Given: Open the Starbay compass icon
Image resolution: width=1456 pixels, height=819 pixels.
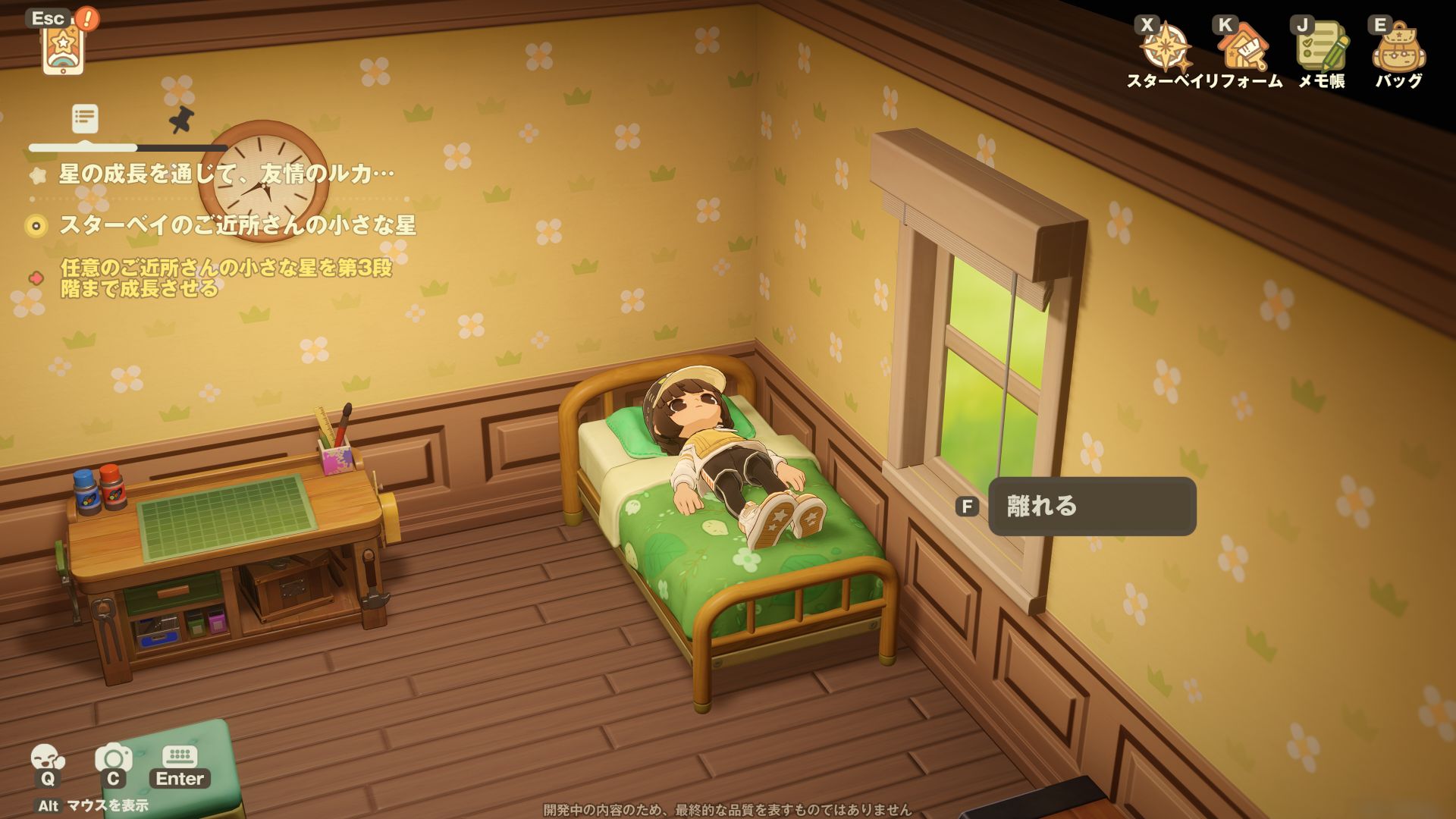Looking at the screenshot, I should pos(1166,49).
